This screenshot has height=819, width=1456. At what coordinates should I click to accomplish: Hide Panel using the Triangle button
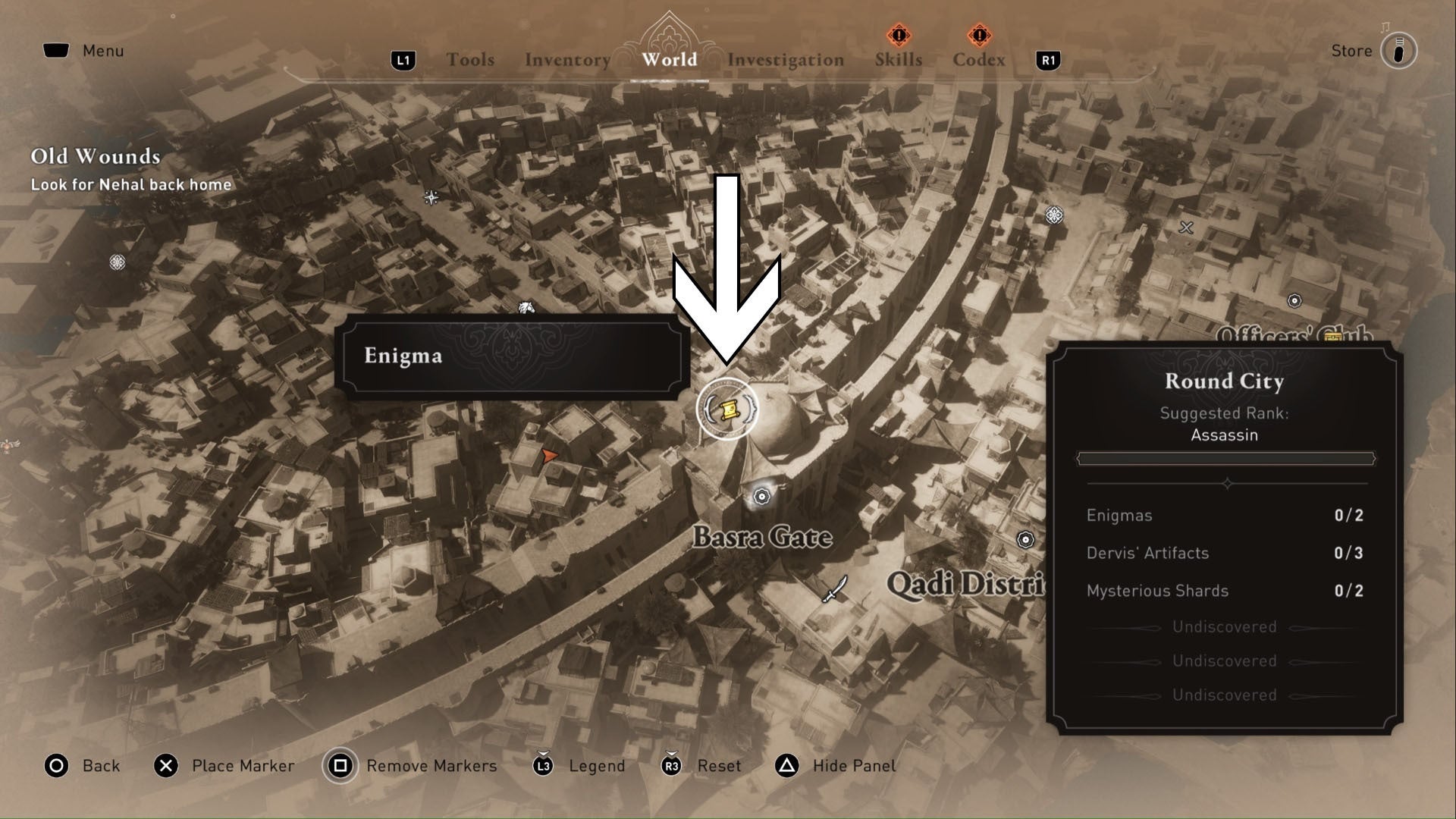pyautogui.click(x=786, y=766)
